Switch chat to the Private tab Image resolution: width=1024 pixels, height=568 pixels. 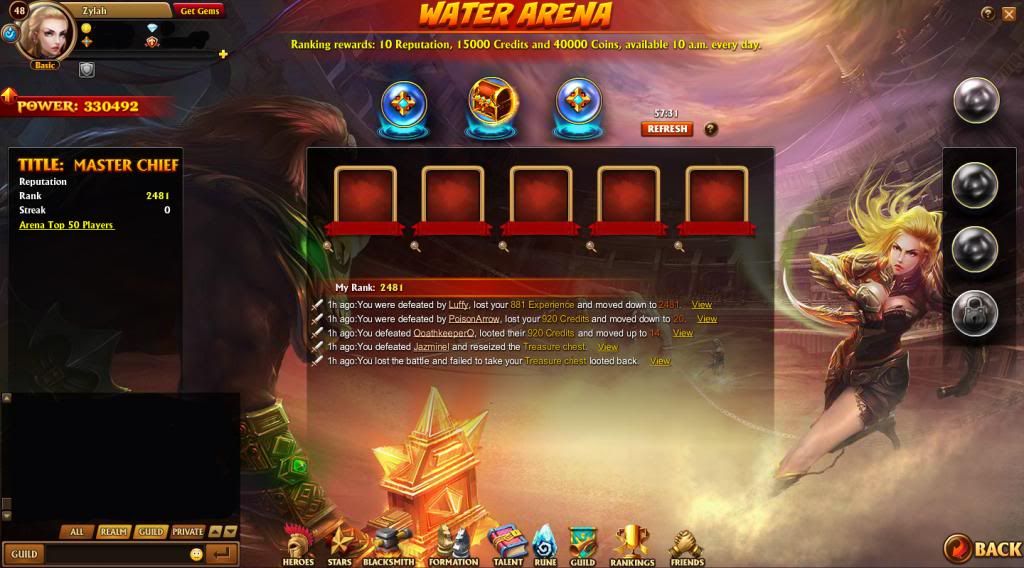(187, 532)
